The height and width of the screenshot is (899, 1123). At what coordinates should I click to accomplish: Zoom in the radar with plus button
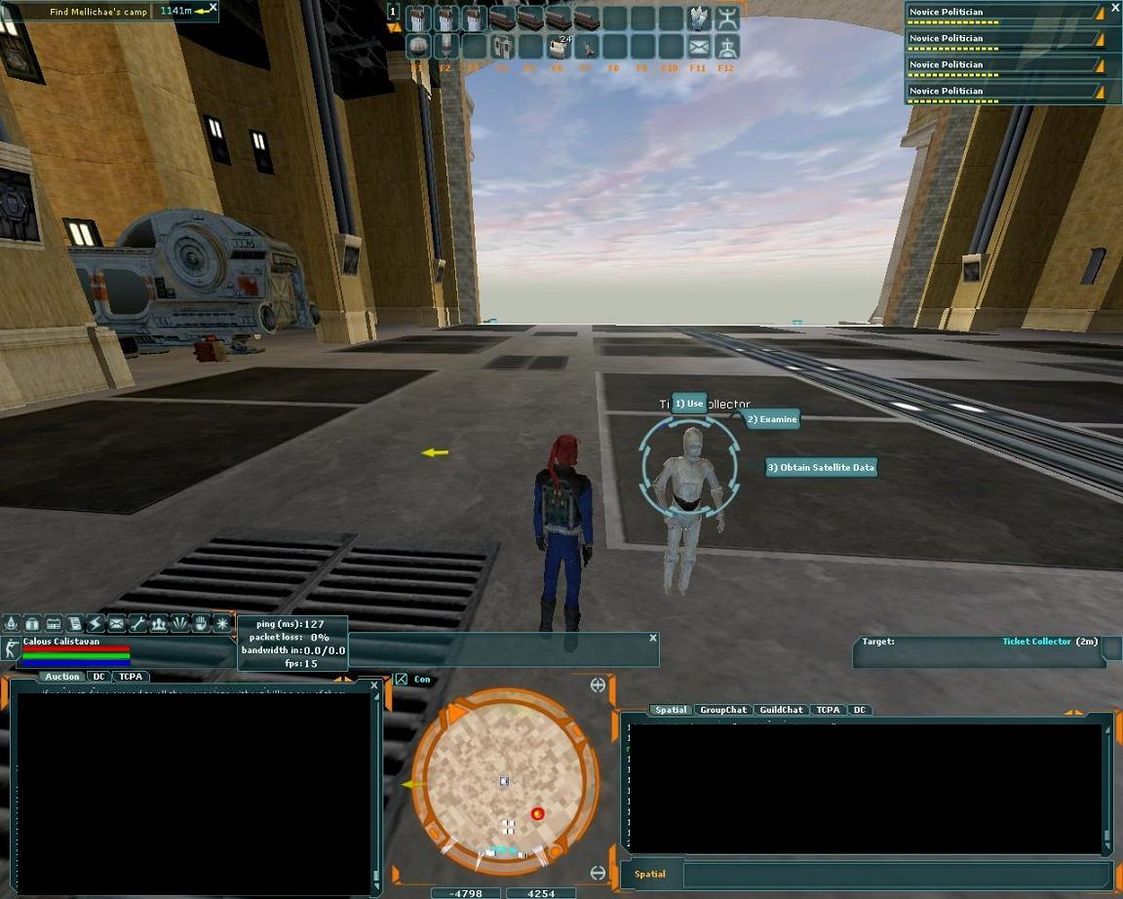click(x=598, y=685)
